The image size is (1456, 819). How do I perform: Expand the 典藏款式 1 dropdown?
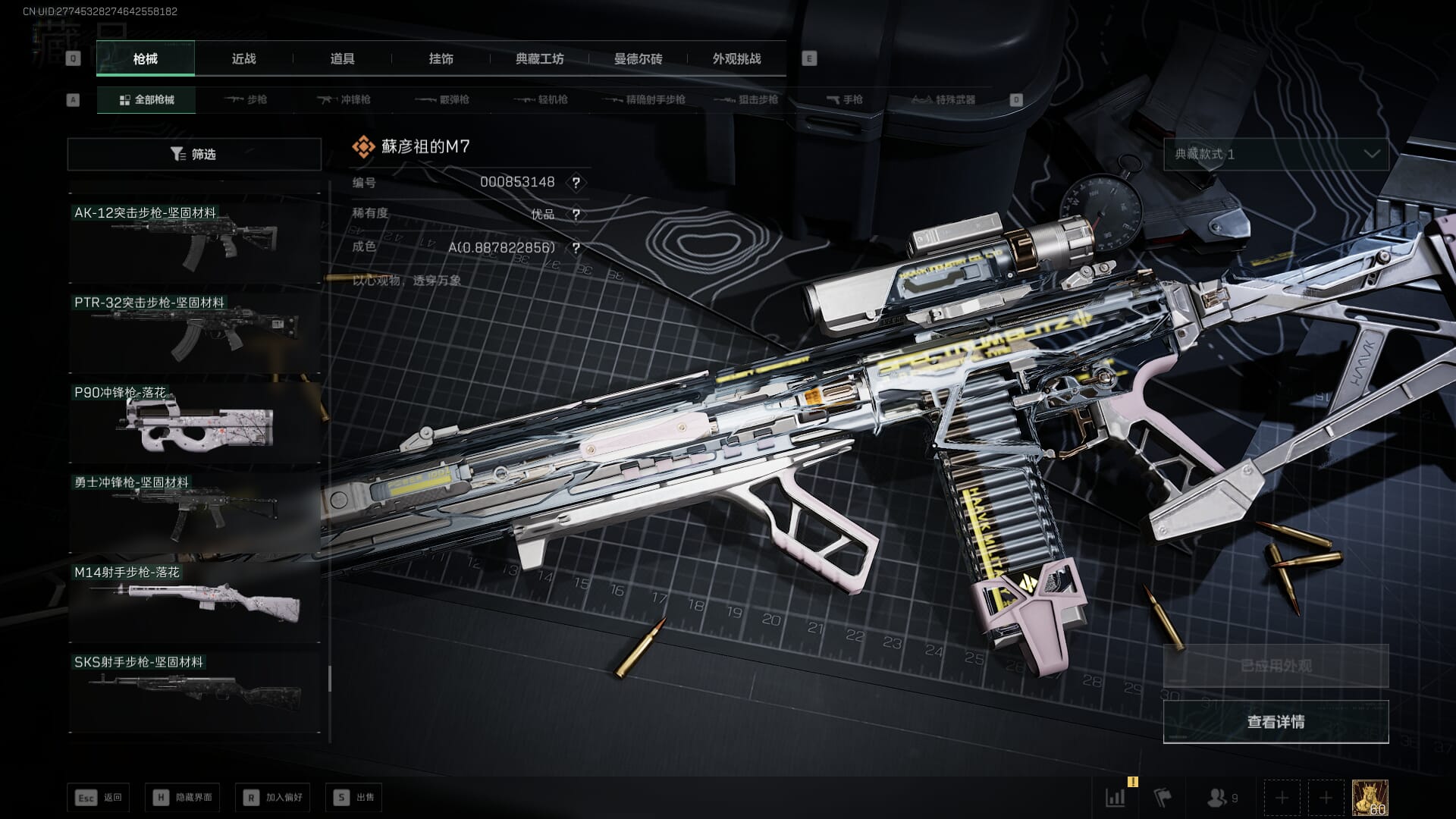(x=1276, y=155)
